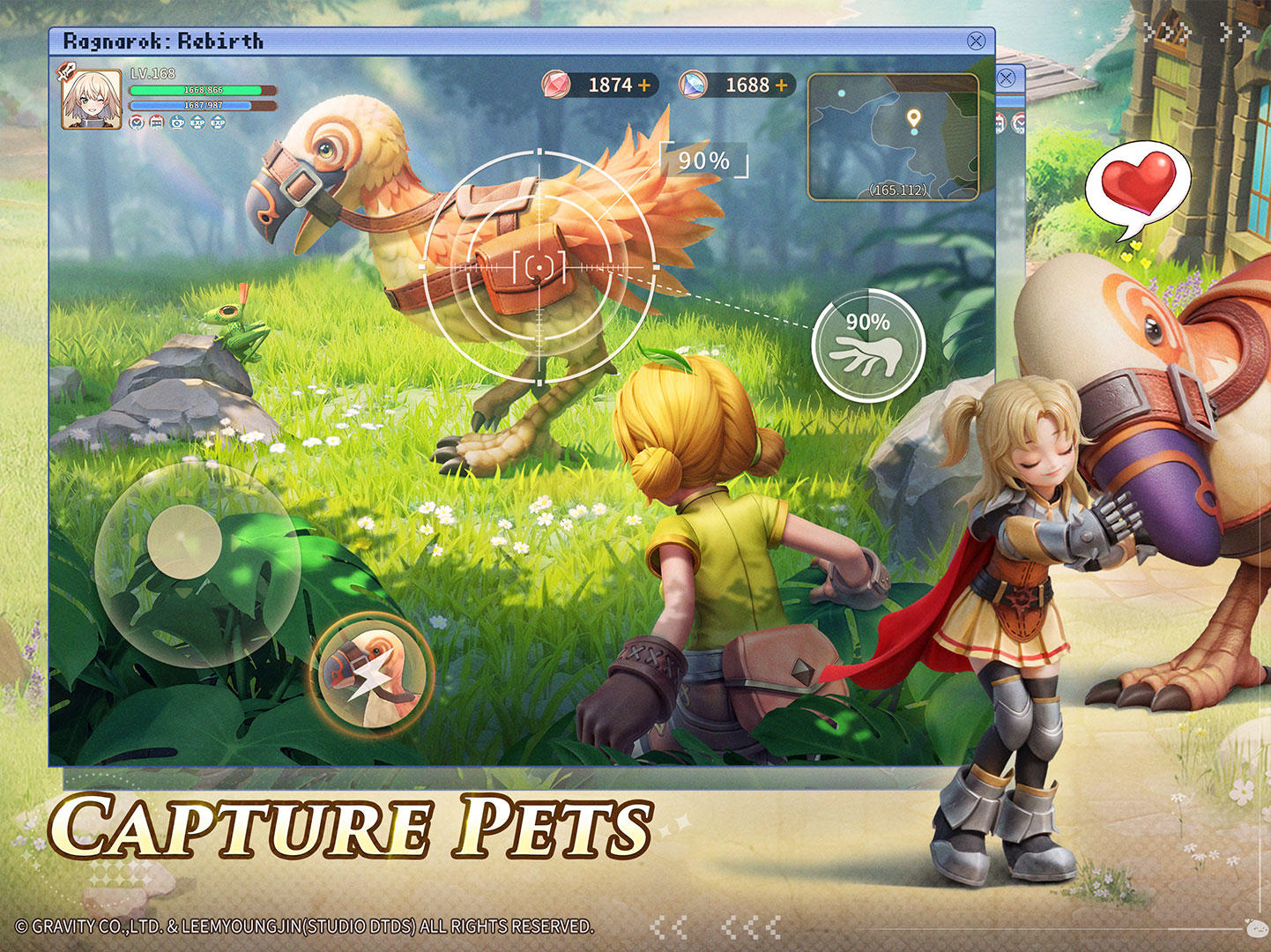Open the LV.168 player avatar portrait

point(89,98)
